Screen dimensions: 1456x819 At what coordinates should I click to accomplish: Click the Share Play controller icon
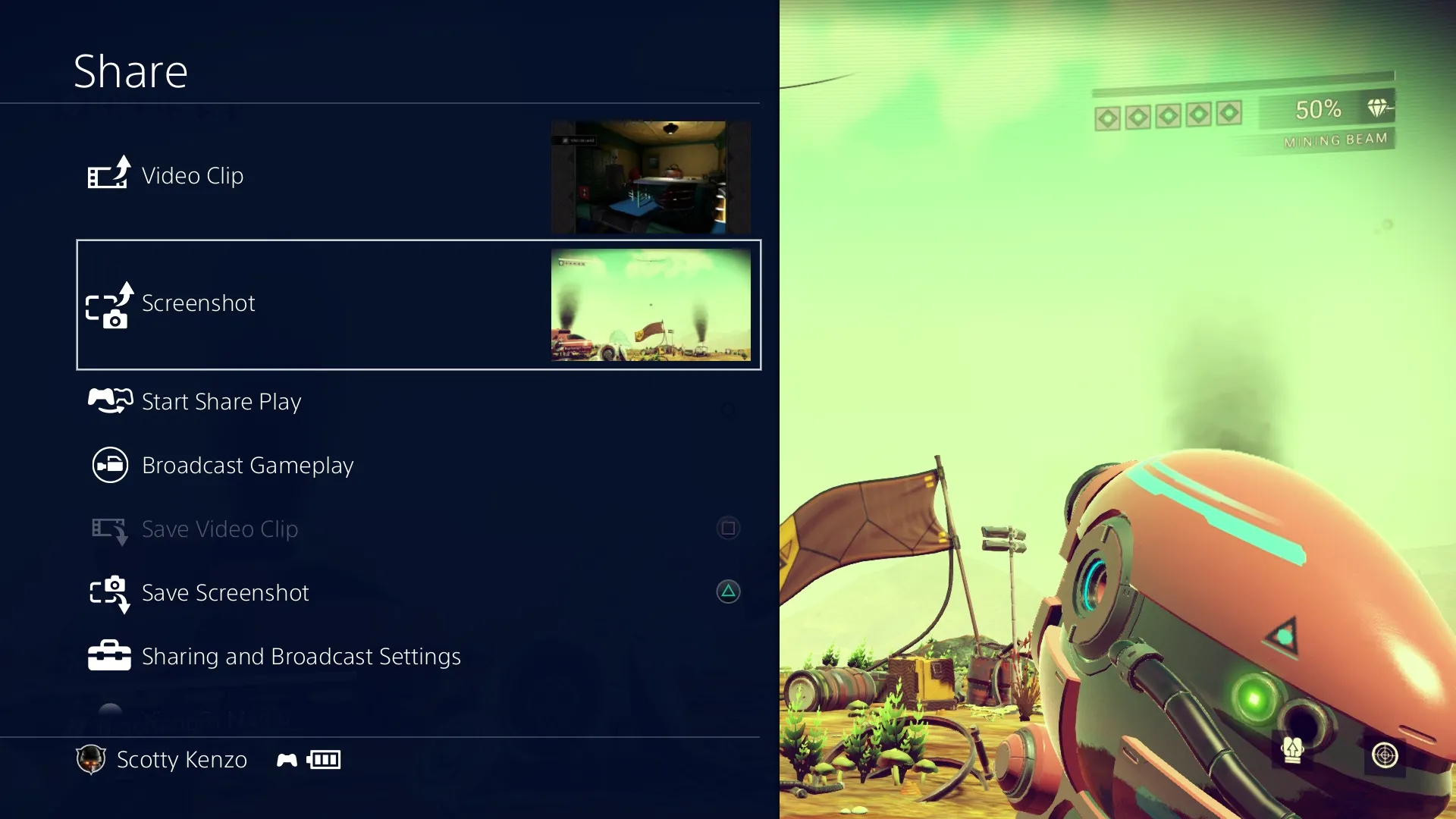(x=110, y=400)
